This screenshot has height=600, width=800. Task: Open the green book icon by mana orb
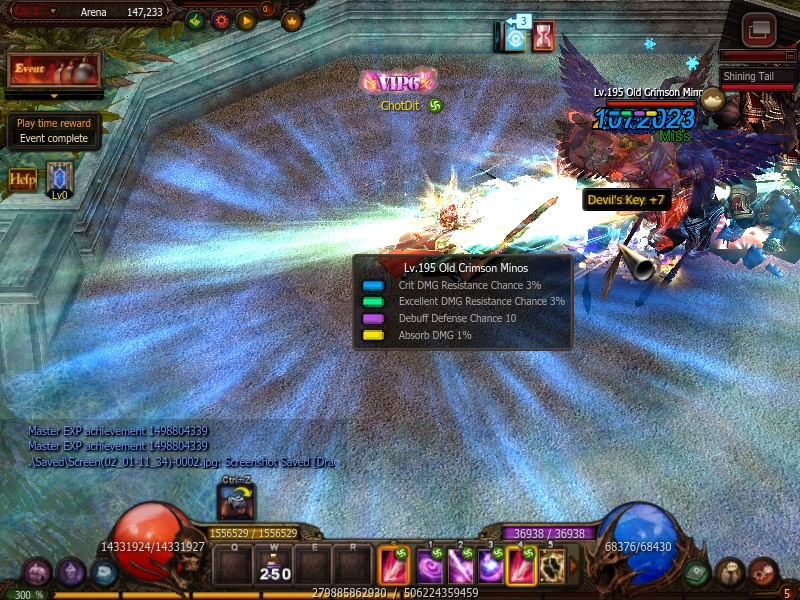click(x=697, y=572)
